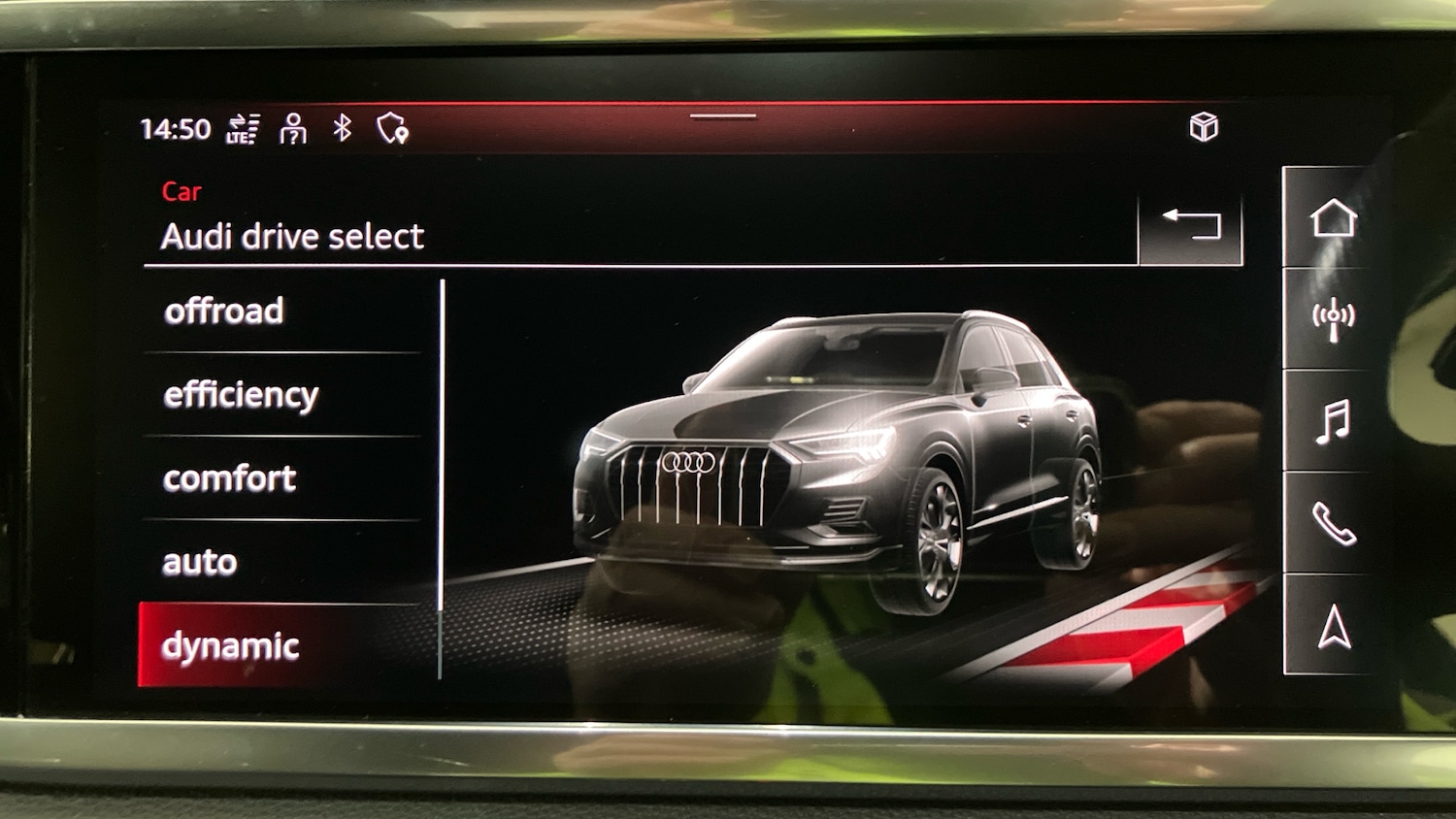Tap the privacy location shield icon
Image resolution: width=1456 pixels, height=819 pixels.
pos(392,127)
